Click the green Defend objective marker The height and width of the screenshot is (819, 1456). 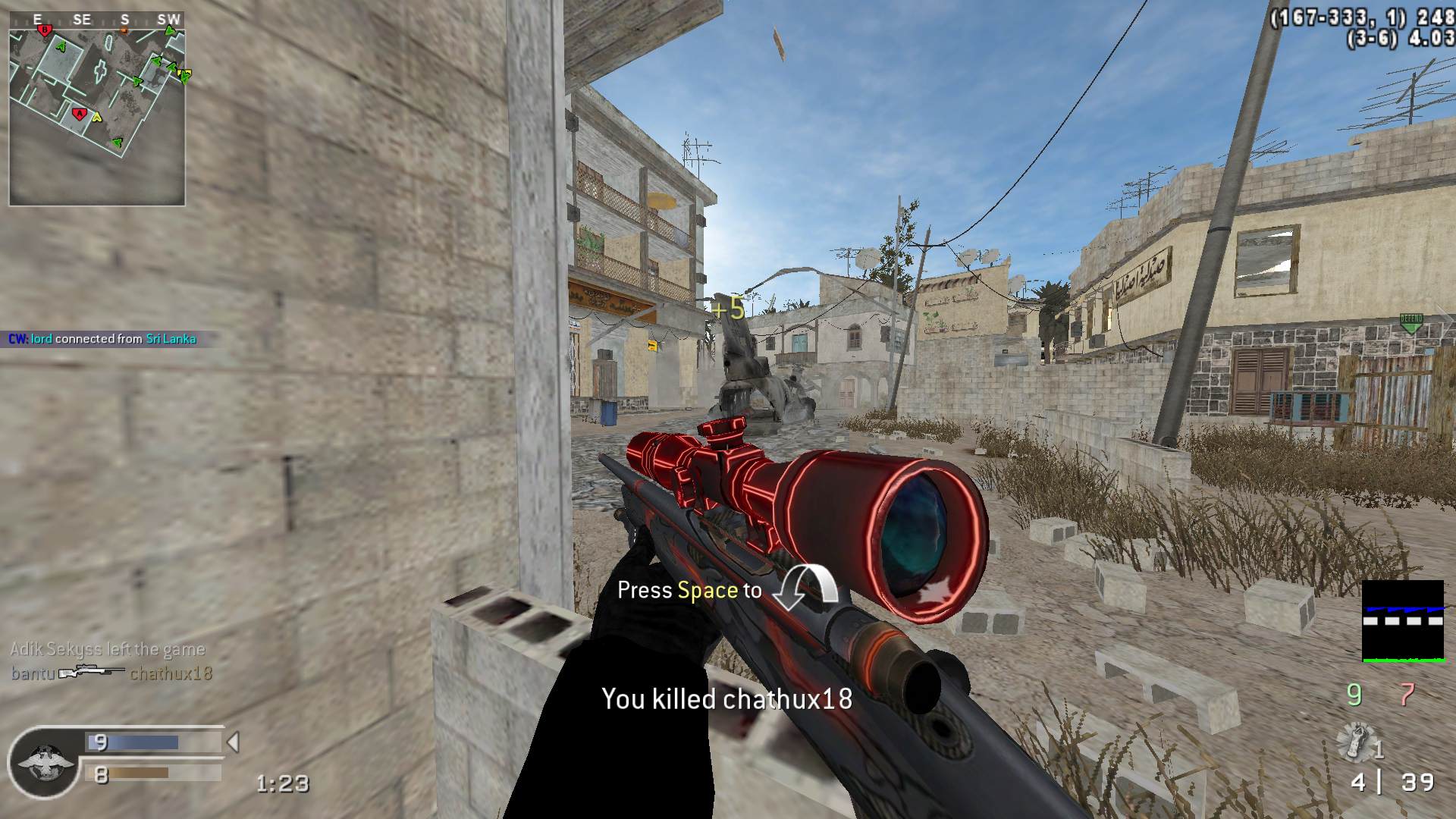point(1410,322)
